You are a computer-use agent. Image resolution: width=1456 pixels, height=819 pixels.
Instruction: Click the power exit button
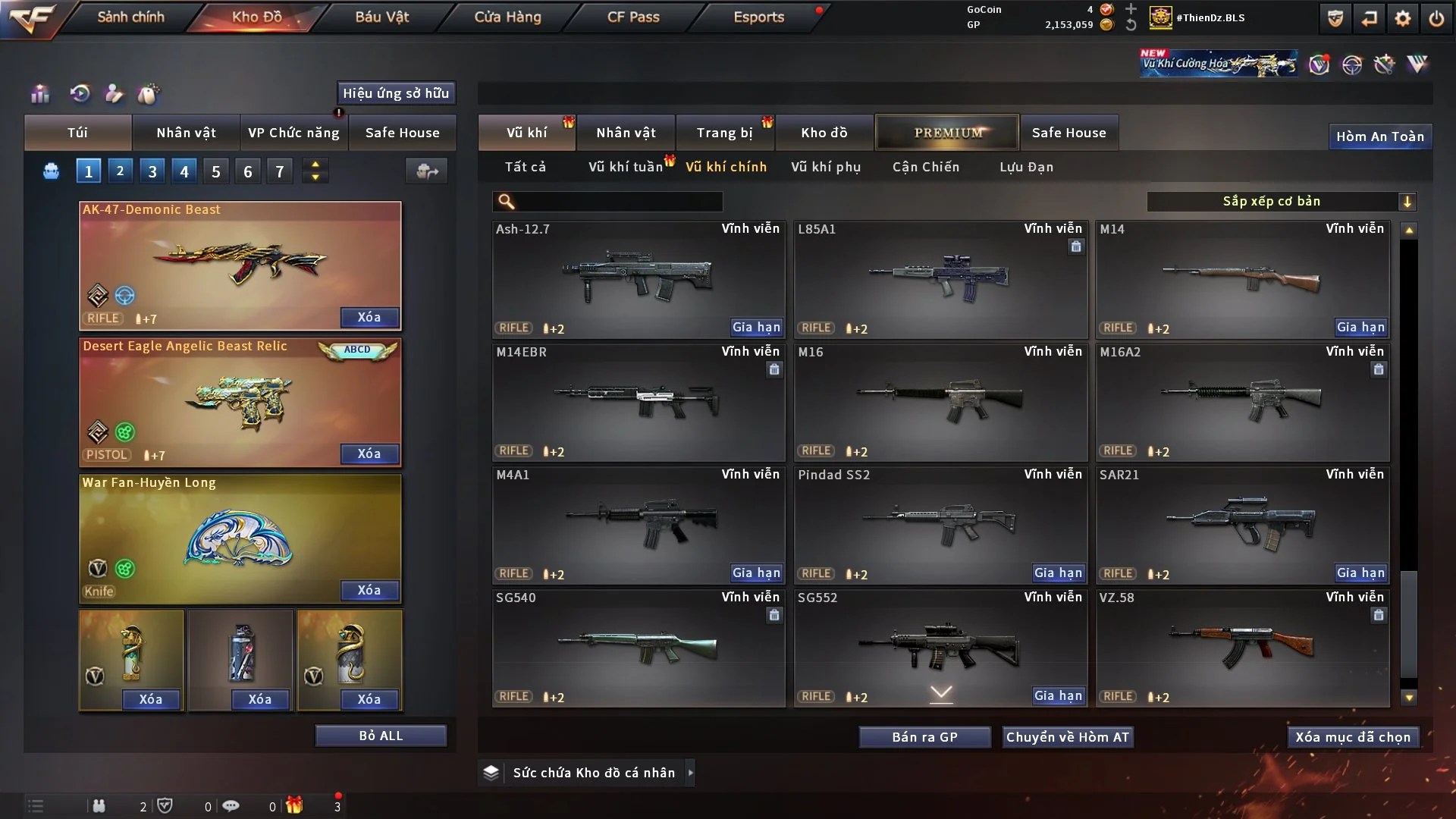tap(1436, 18)
